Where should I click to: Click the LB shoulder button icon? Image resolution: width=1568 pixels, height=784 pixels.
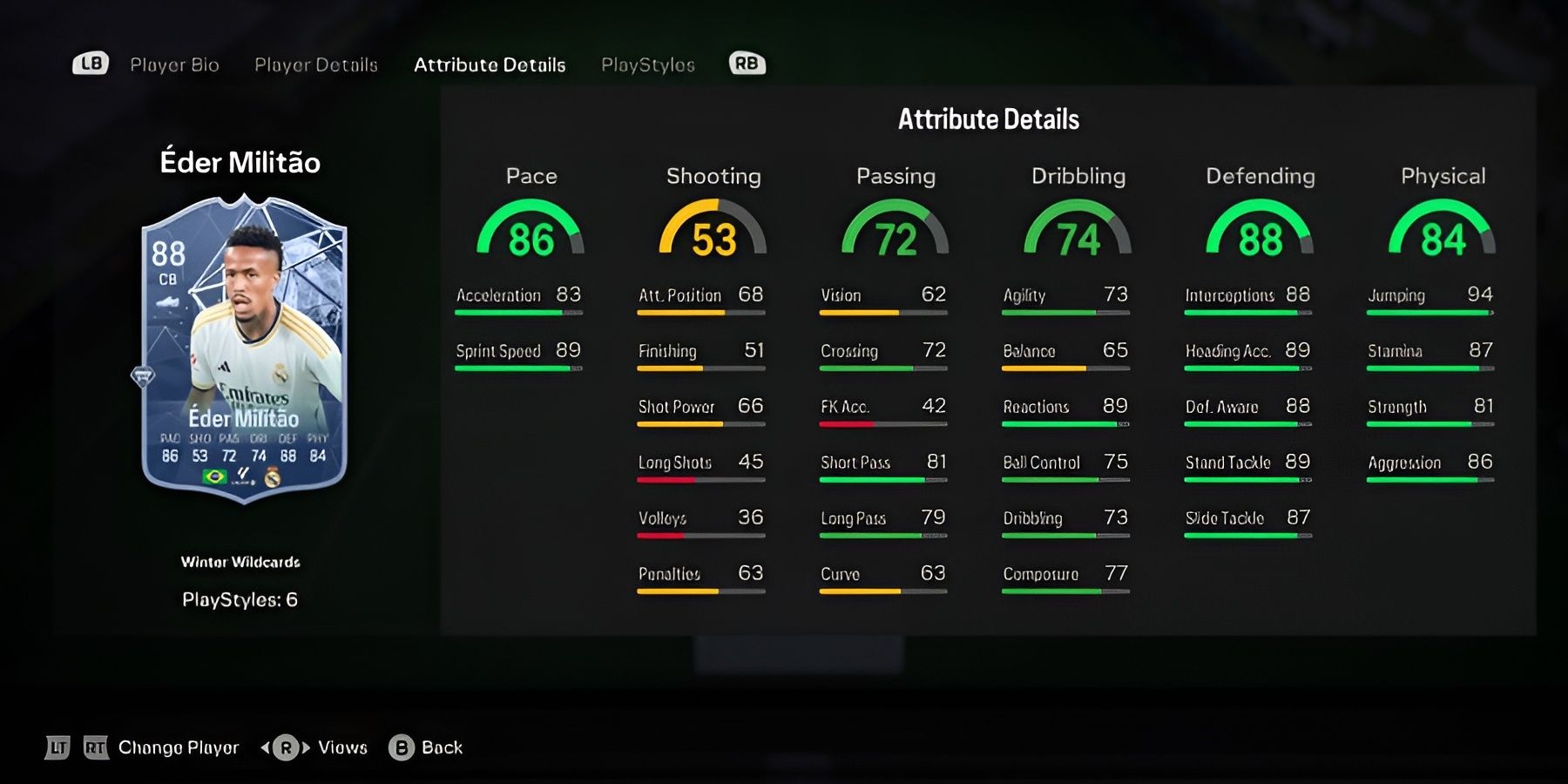tap(91, 63)
